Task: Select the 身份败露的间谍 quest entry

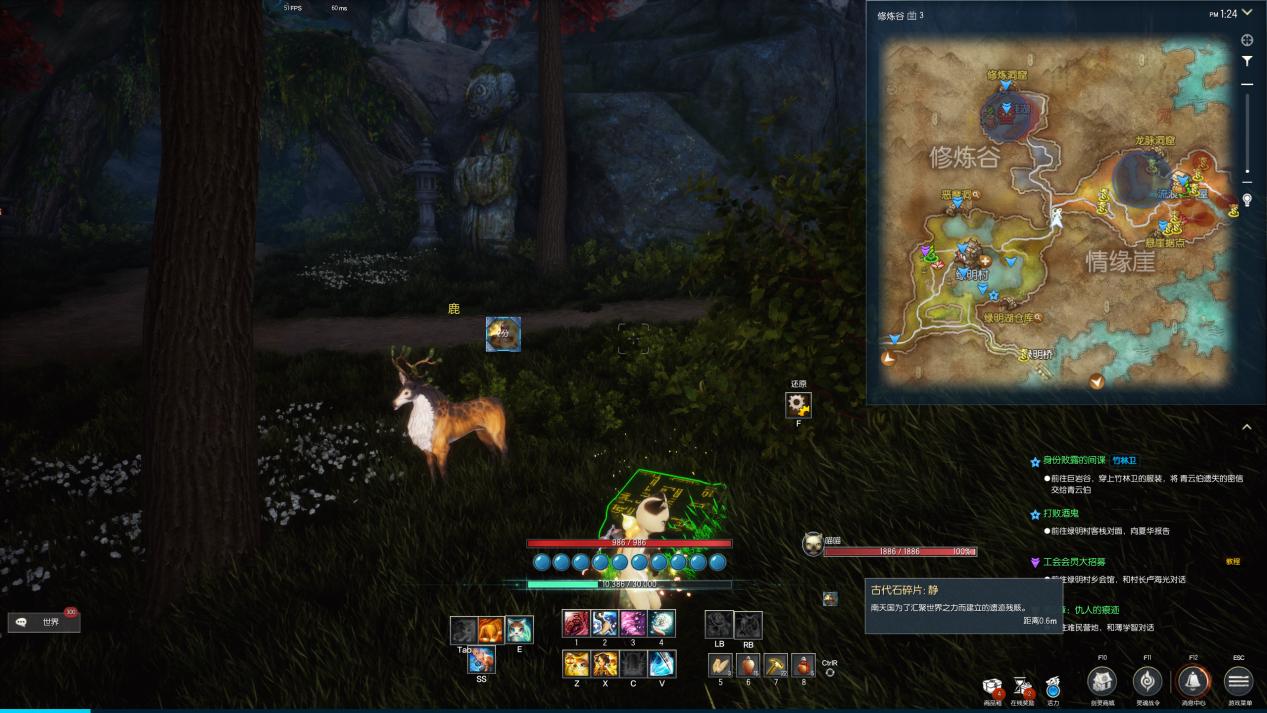Action: click(x=1074, y=461)
